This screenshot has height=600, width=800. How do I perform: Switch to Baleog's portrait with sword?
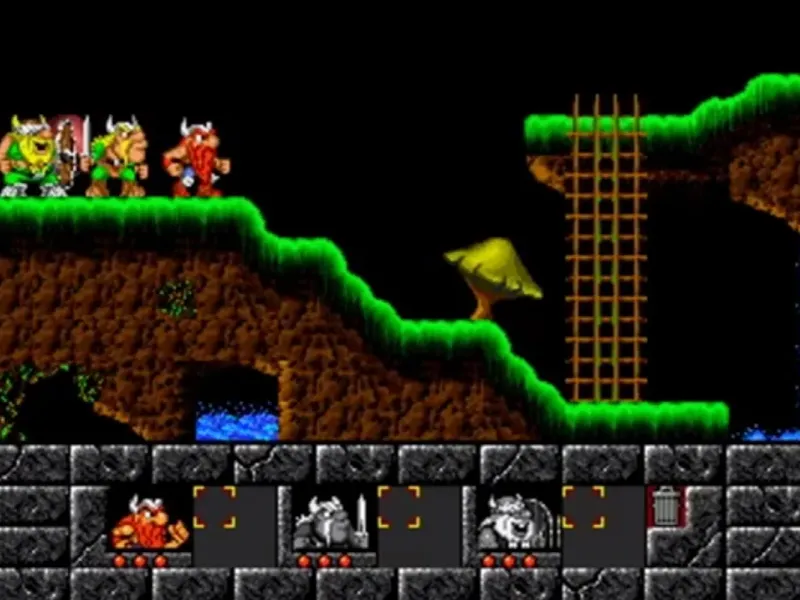click(332, 521)
